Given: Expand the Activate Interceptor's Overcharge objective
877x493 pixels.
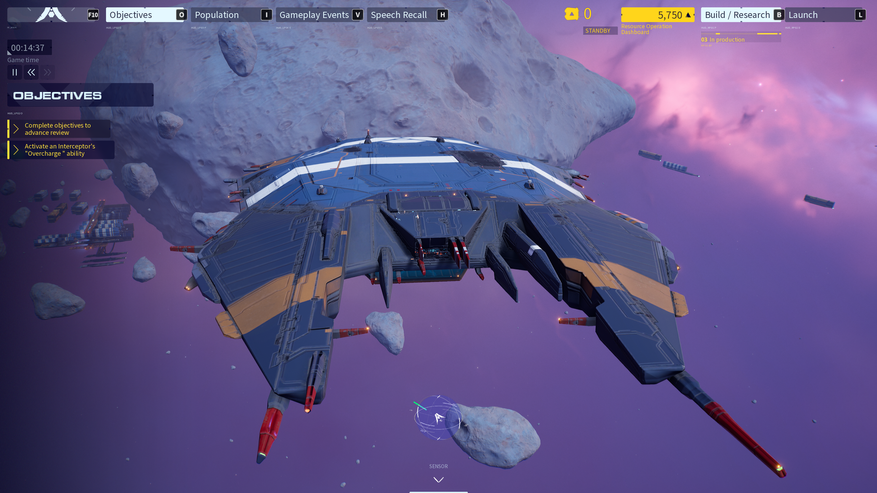Looking at the screenshot, I should tap(61, 150).
